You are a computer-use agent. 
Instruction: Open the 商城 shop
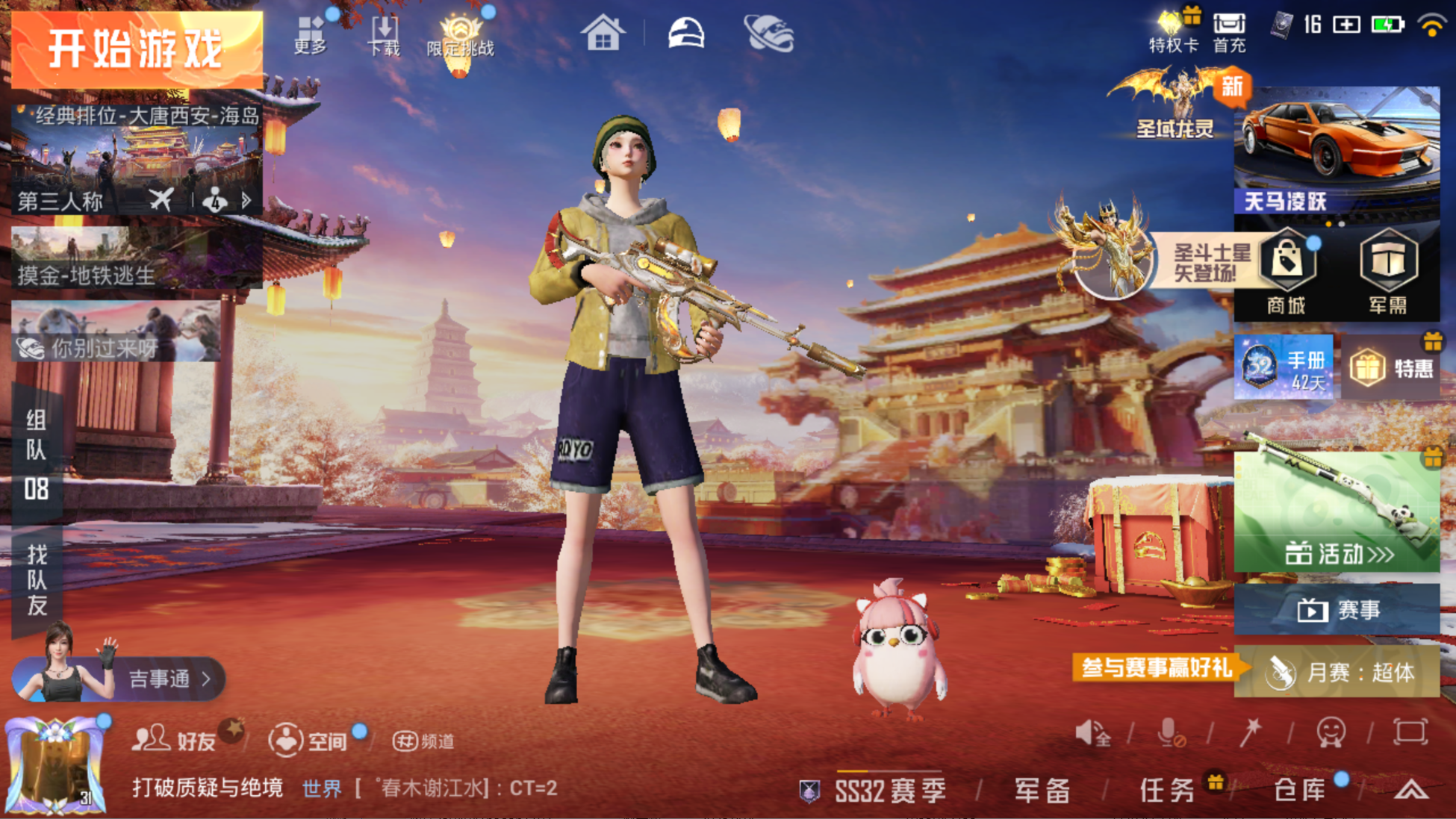(1286, 273)
